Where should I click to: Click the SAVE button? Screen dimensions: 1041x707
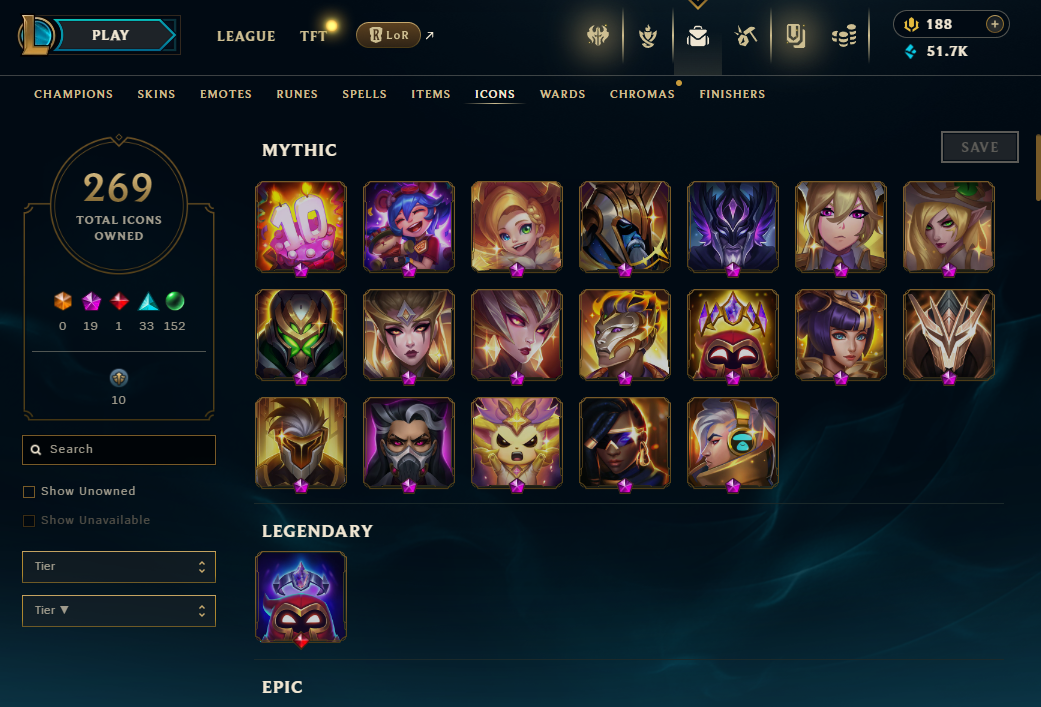pos(979,147)
